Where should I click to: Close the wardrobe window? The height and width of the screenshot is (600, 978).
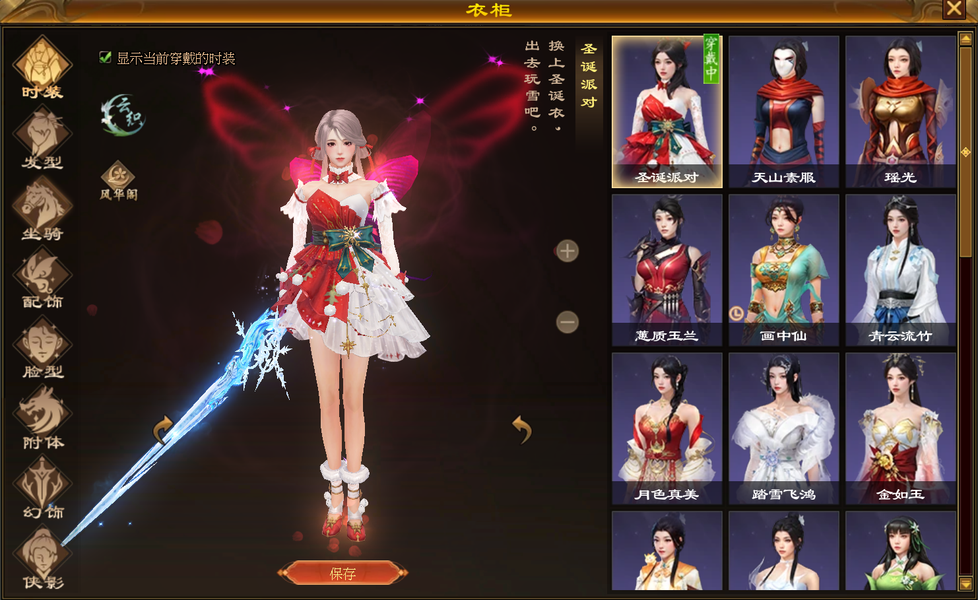(953, 9)
